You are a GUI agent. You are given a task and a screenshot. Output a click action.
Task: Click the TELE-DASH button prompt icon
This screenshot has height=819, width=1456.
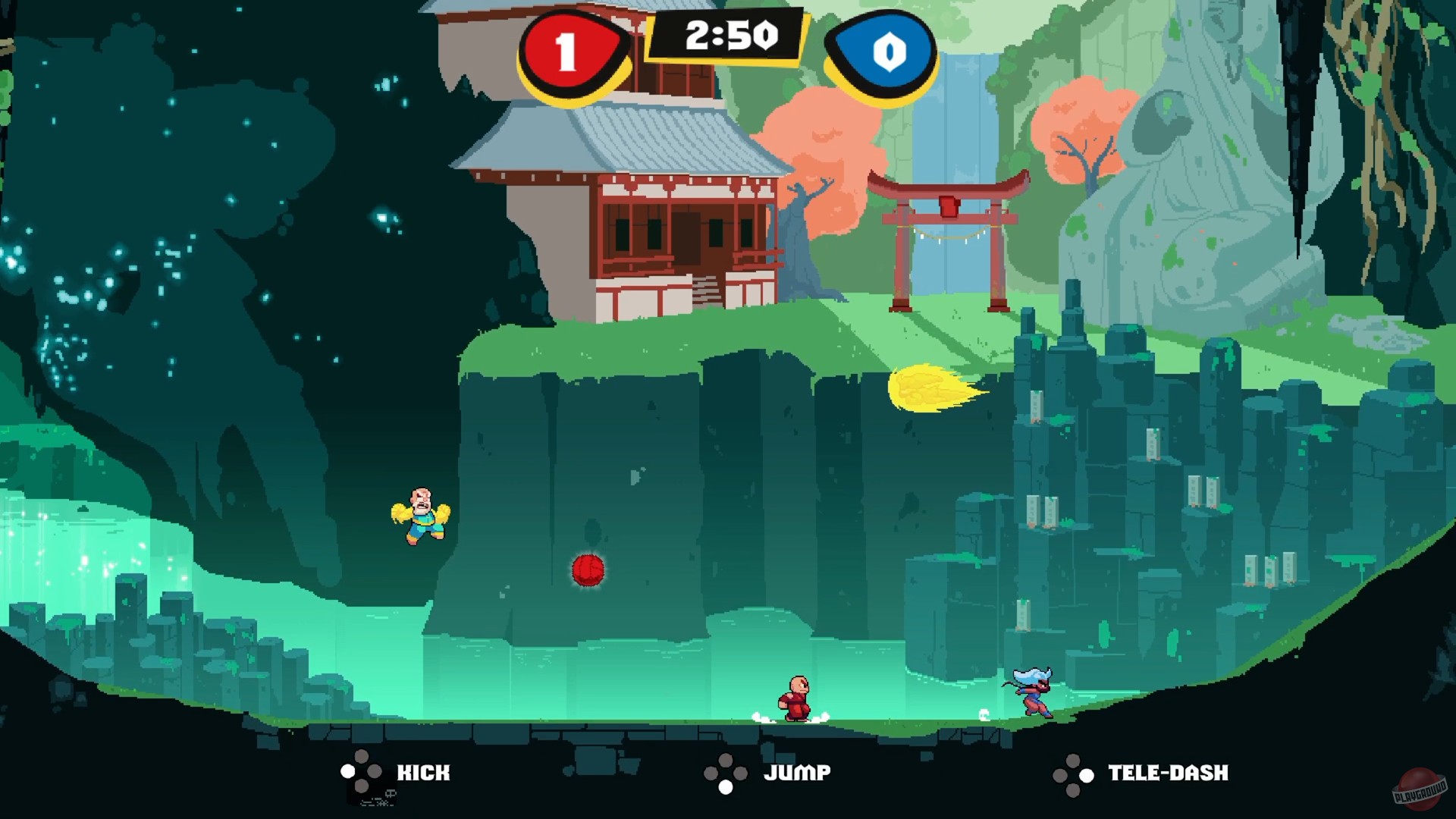[x=1075, y=773]
